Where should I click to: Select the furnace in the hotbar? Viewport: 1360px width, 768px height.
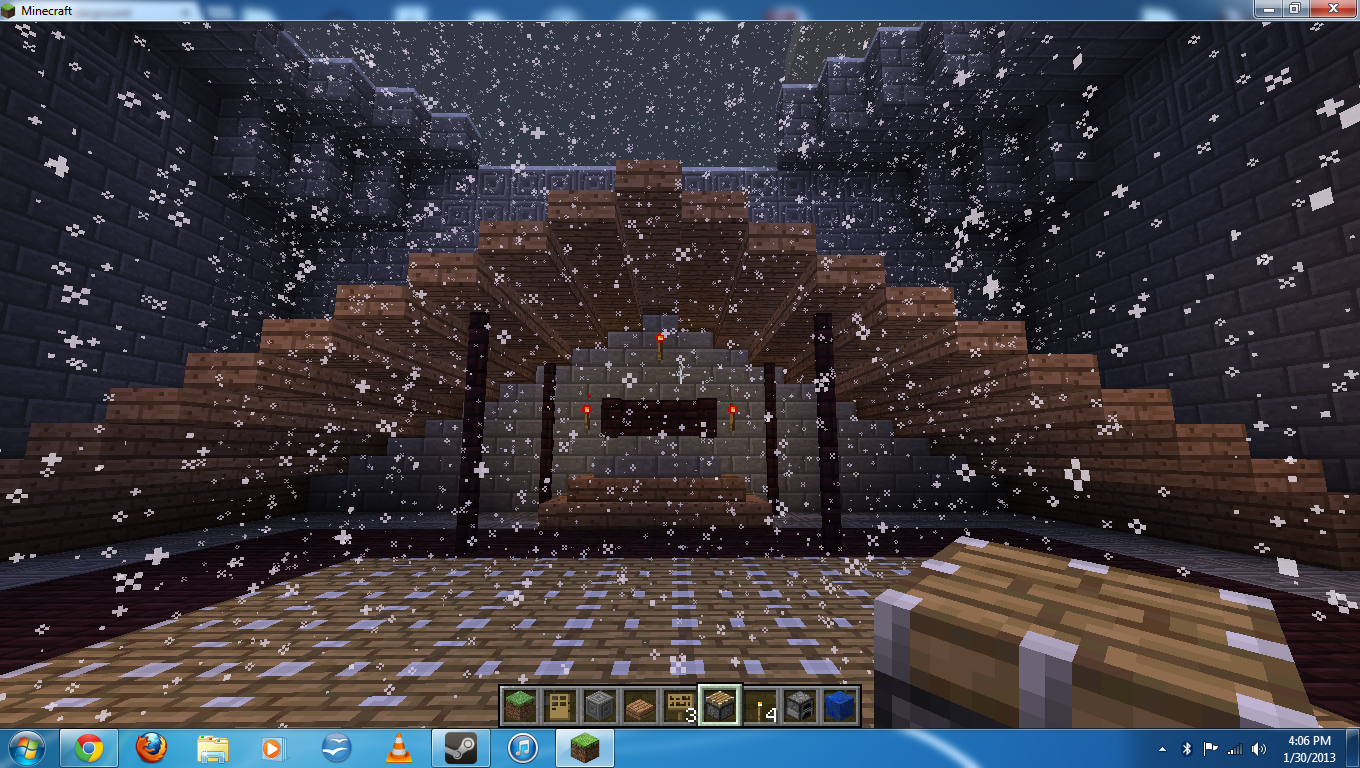click(x=800, y=705)
